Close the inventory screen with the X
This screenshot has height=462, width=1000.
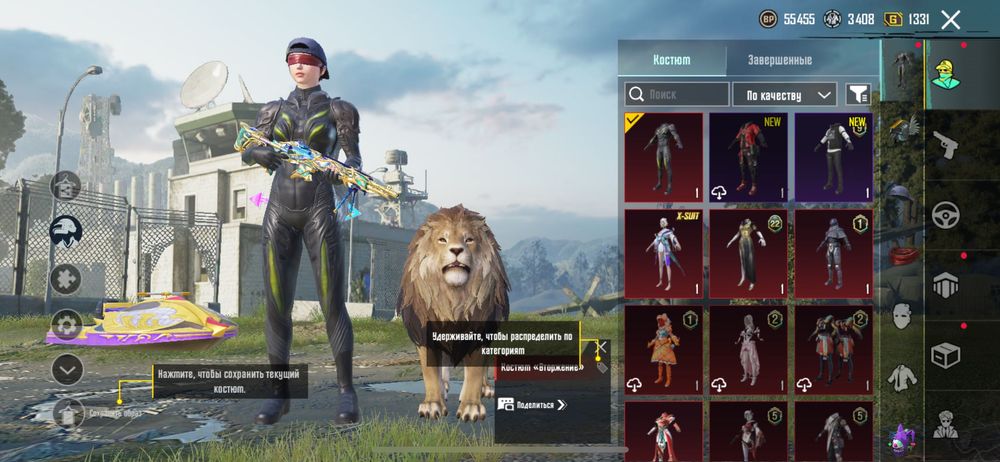tap(951, 19)
